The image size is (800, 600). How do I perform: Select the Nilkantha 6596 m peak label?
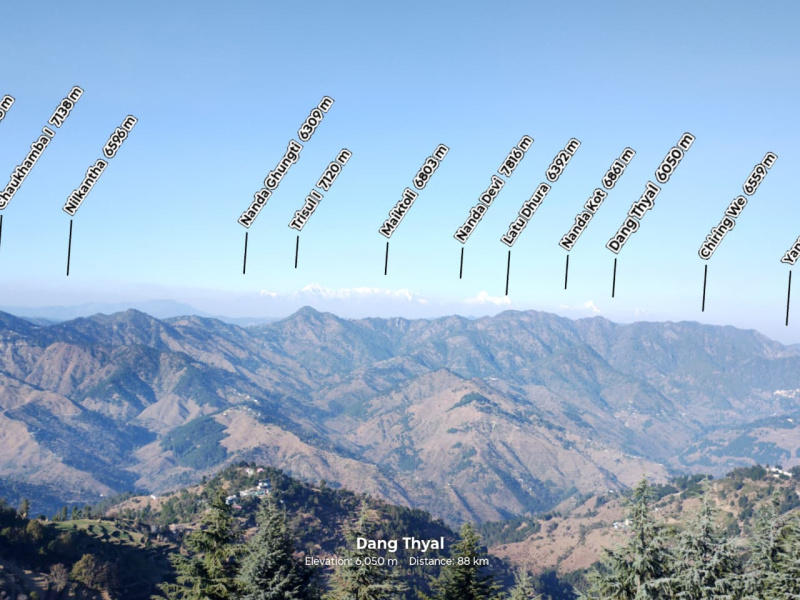[x=100, y=165]
